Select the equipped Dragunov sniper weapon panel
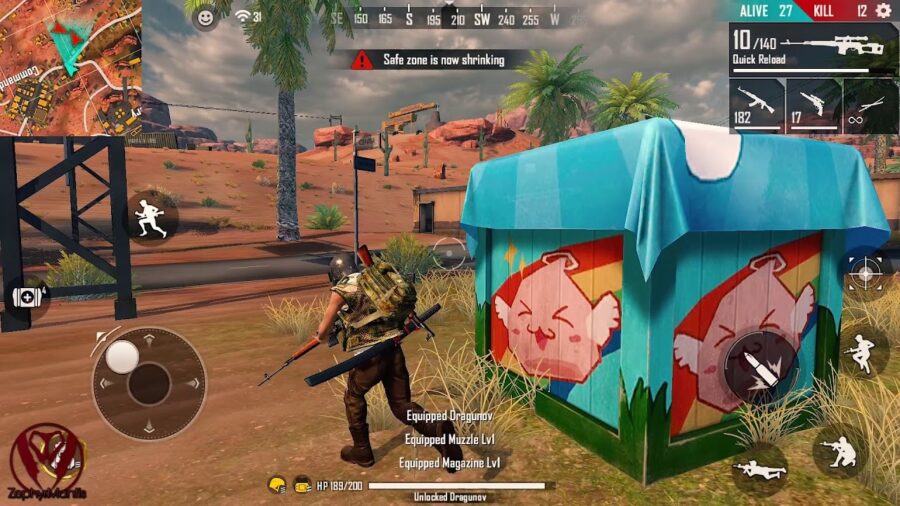This screenshot has width=900, height=506. [x=813, y=48]
